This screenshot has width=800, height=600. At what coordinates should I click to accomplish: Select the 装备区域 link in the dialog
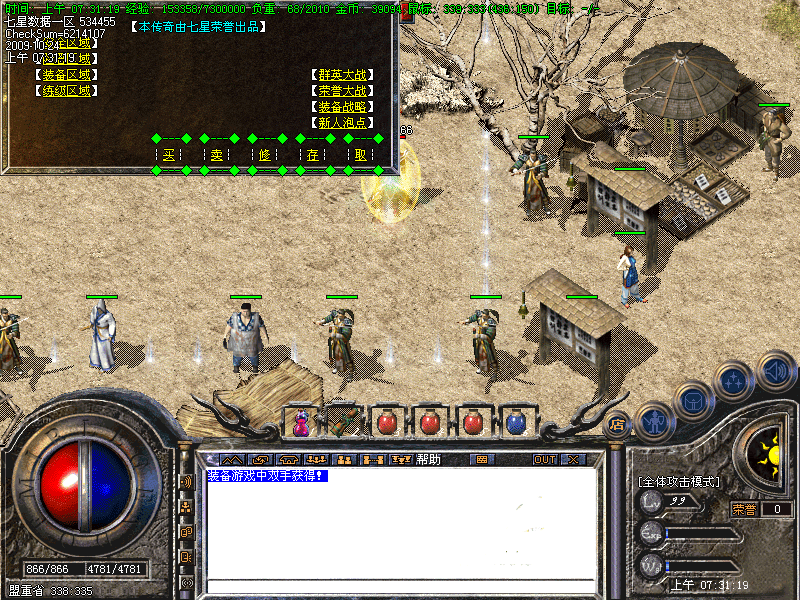click(x=66, y=75)
